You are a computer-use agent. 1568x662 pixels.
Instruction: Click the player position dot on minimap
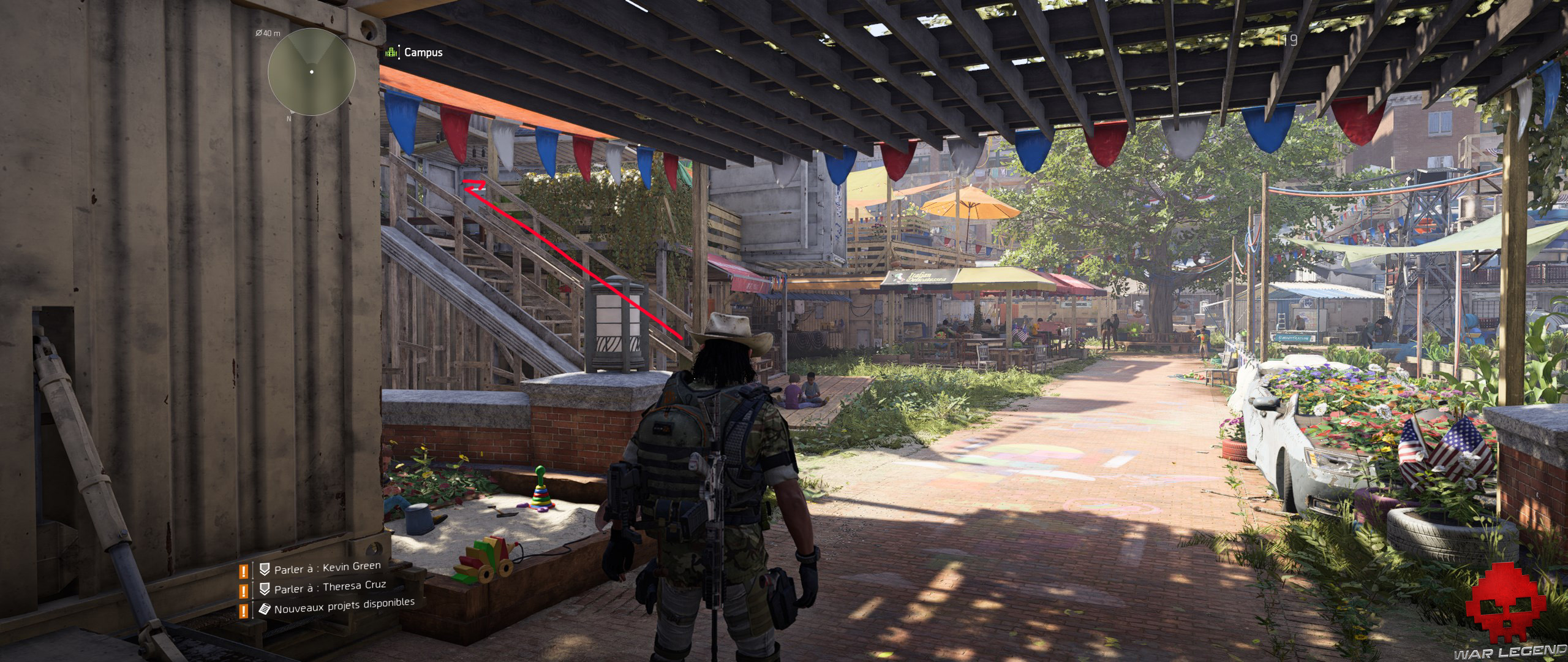(x=312, y=71)
